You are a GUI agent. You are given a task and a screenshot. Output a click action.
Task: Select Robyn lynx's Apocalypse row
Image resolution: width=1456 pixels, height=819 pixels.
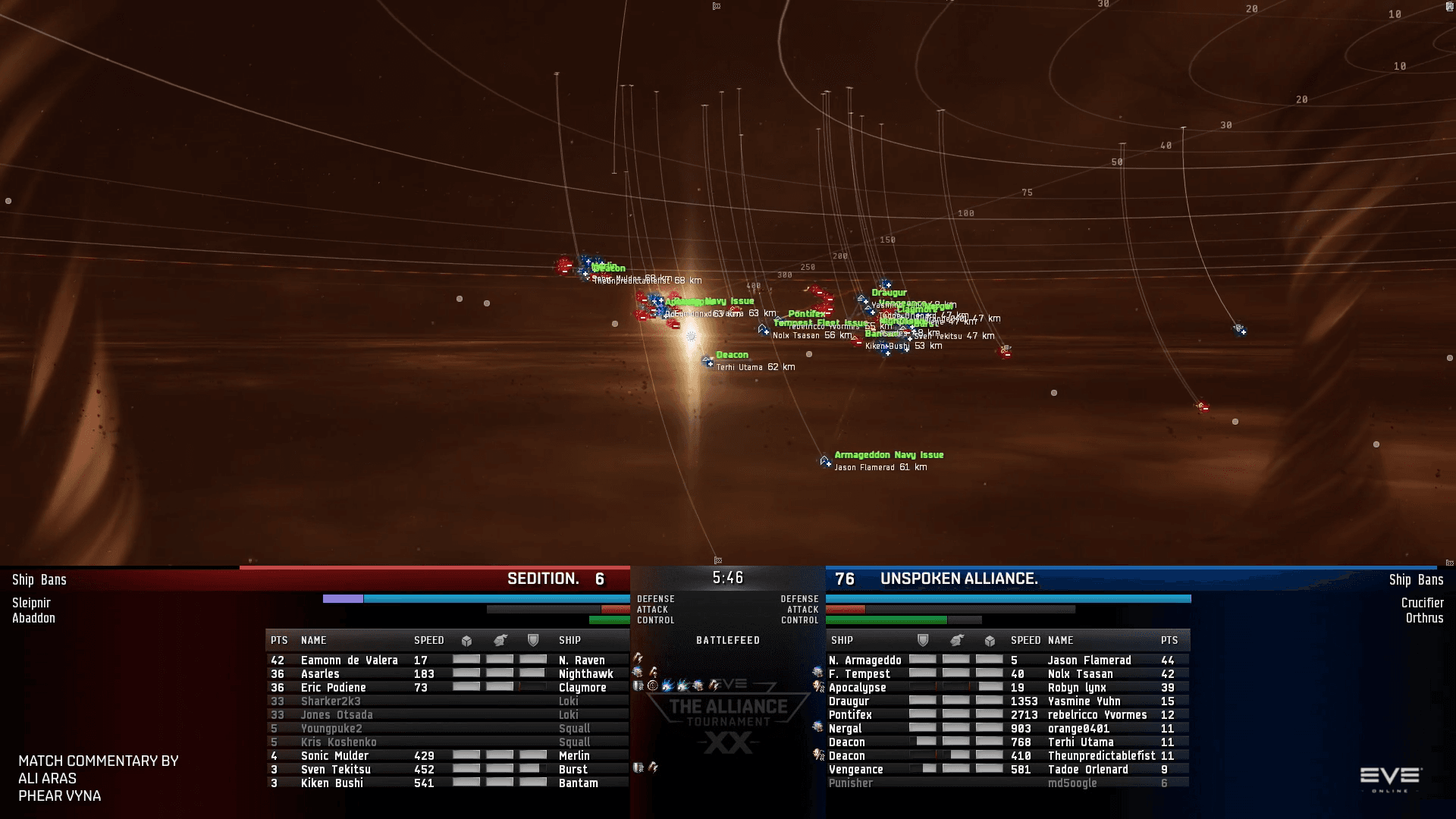coord(1007,688)
